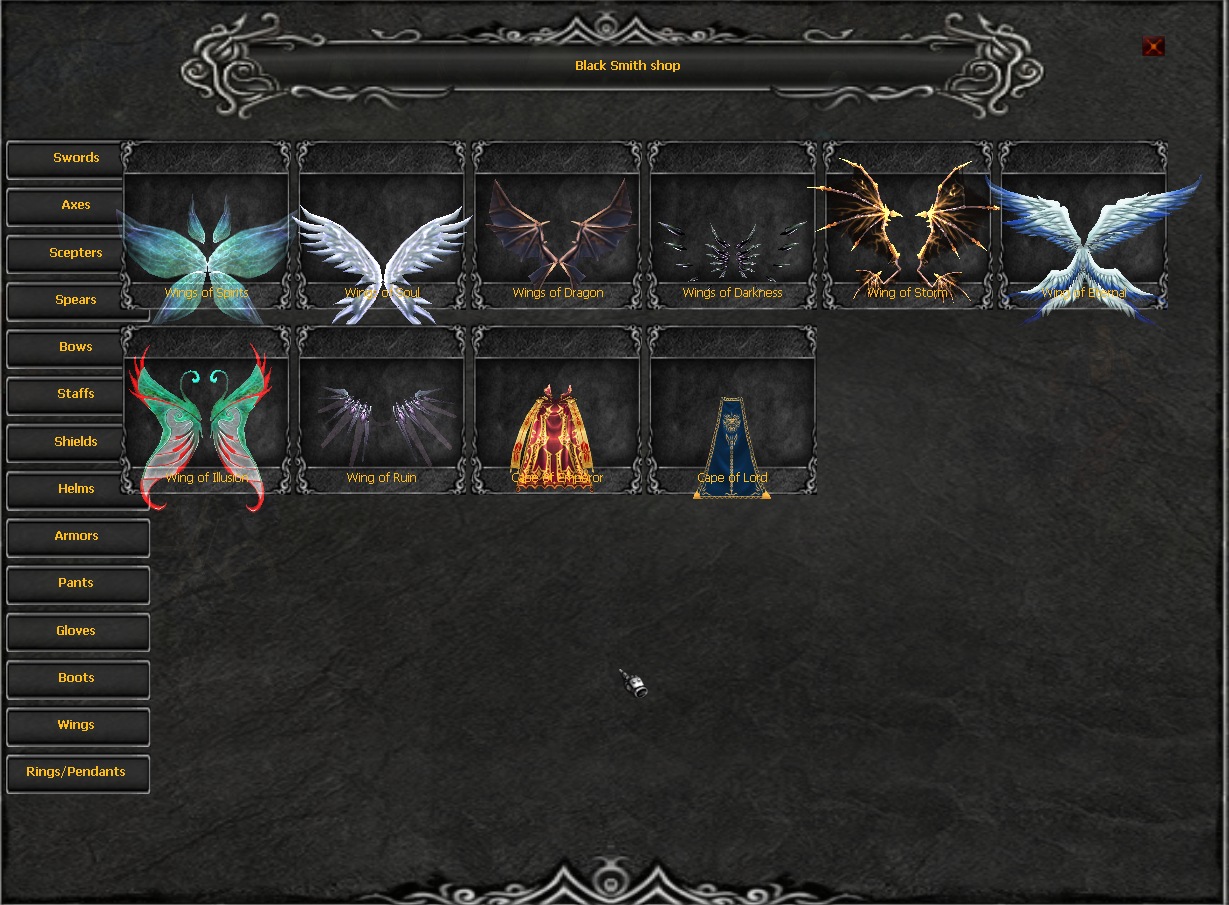The height and width of the screenshot is (905, 1229).
Task: Pick the Wings of Dragon item
Action: [558, 240]
